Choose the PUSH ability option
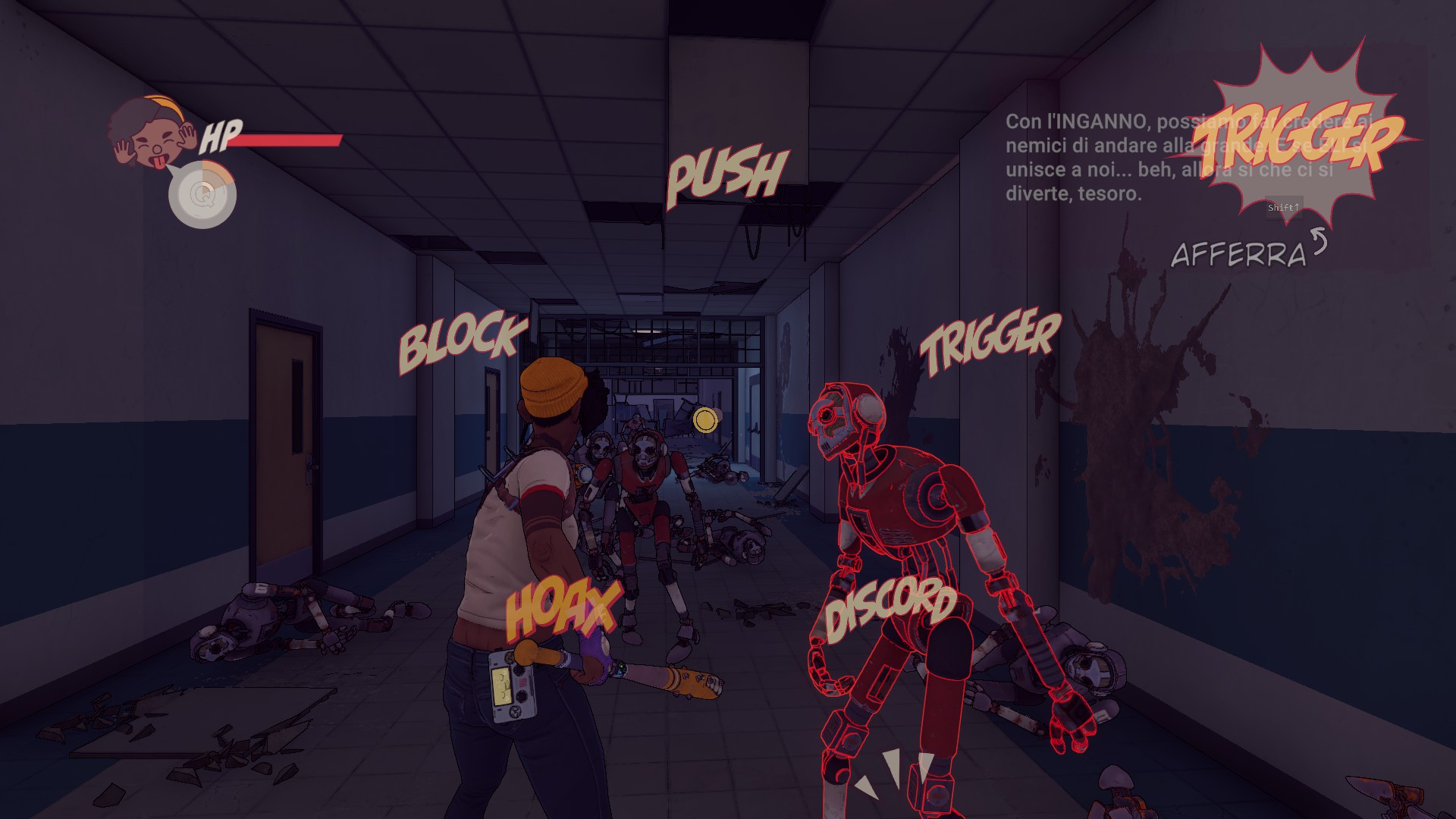Viewport: 1456px width, 819px height. pos(726,177)
